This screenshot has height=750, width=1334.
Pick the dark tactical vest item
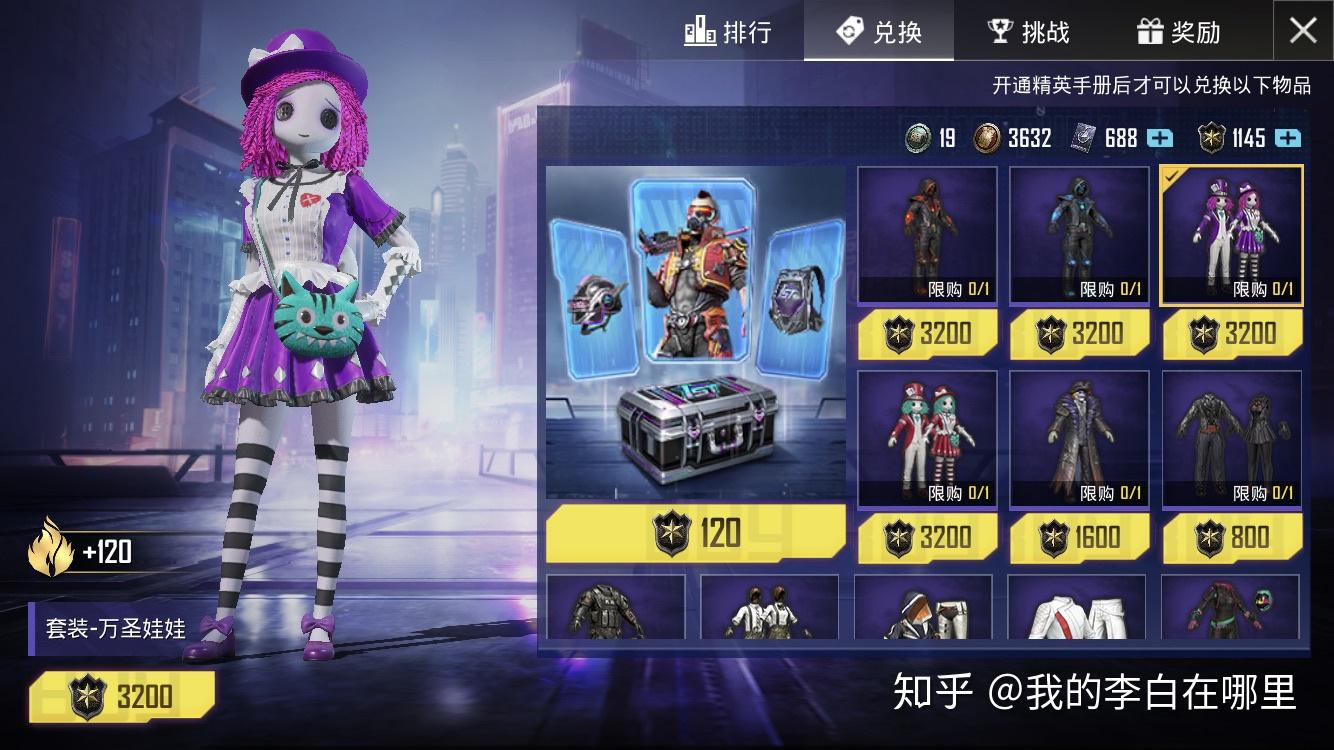pos(616,608)
